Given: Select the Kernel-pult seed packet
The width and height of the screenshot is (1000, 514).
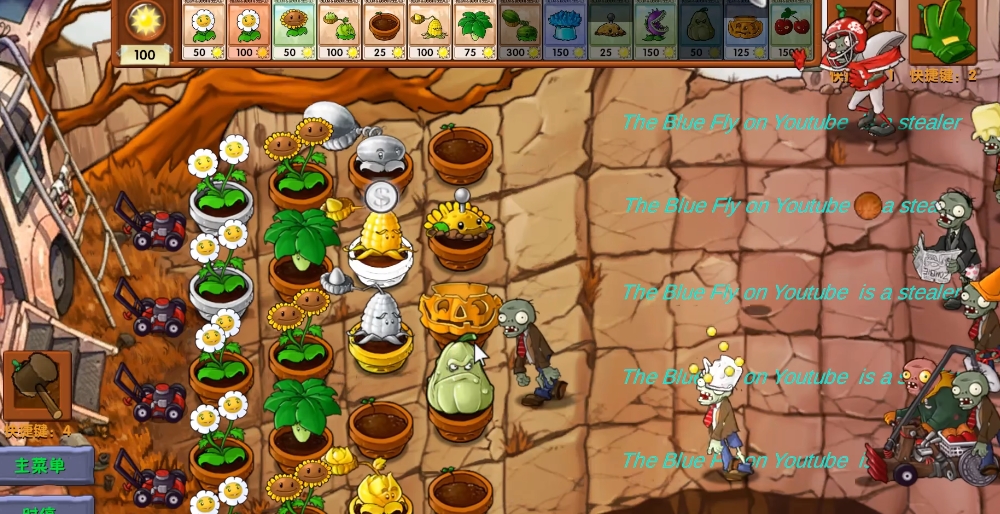Looking at the screenshot, I should click(429, 31).
